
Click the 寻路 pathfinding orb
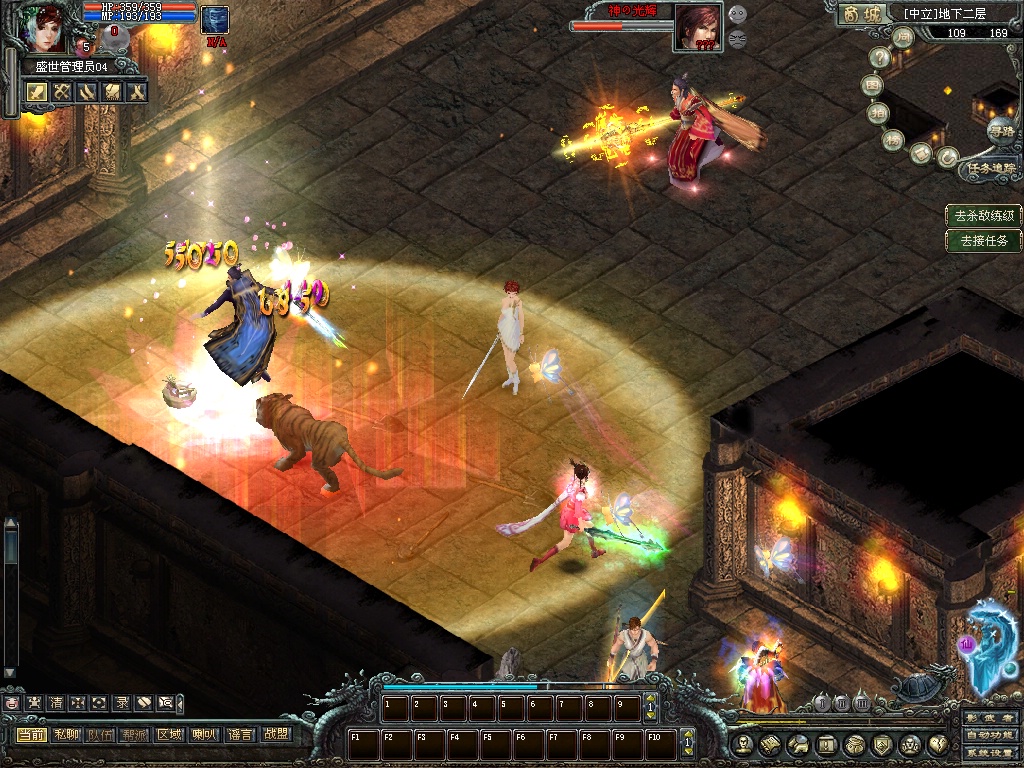pos(1000,130)
